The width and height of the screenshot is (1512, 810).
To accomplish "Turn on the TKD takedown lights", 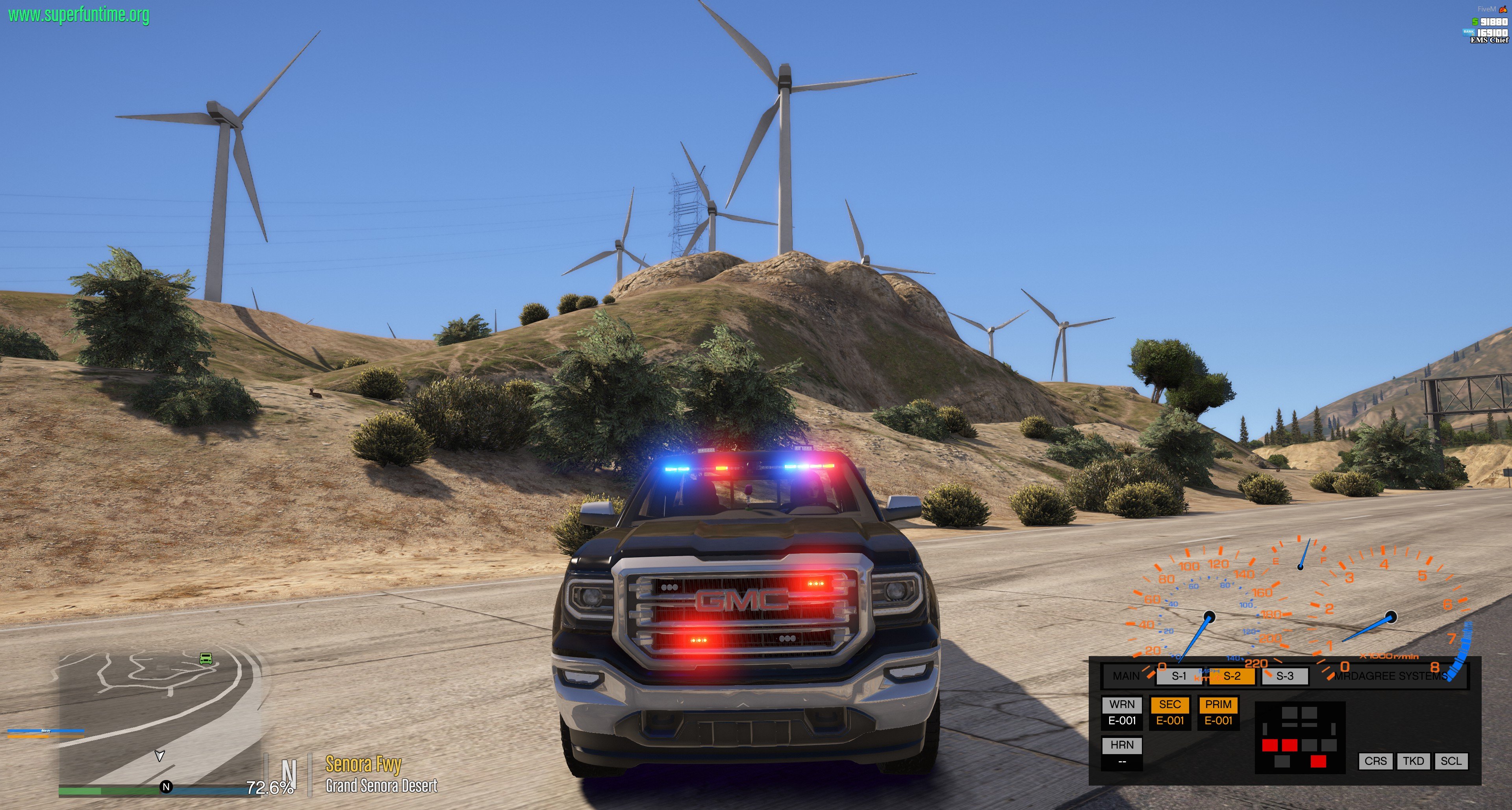I will coord(1413,761).
